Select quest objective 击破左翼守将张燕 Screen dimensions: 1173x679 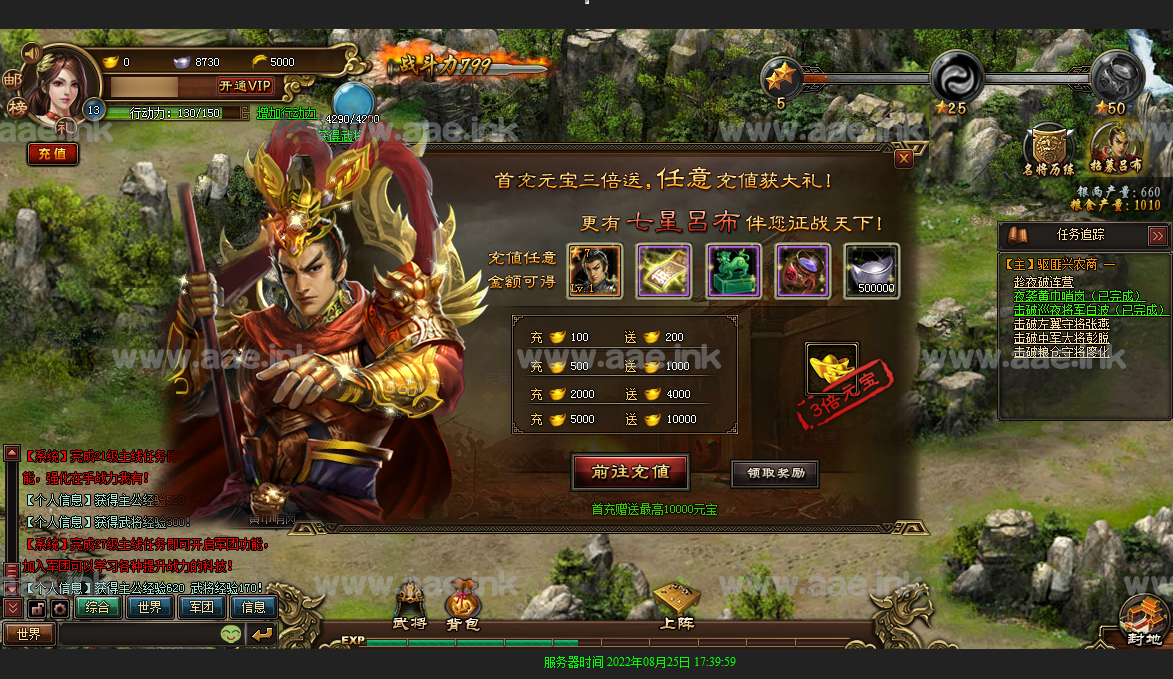1061,324
